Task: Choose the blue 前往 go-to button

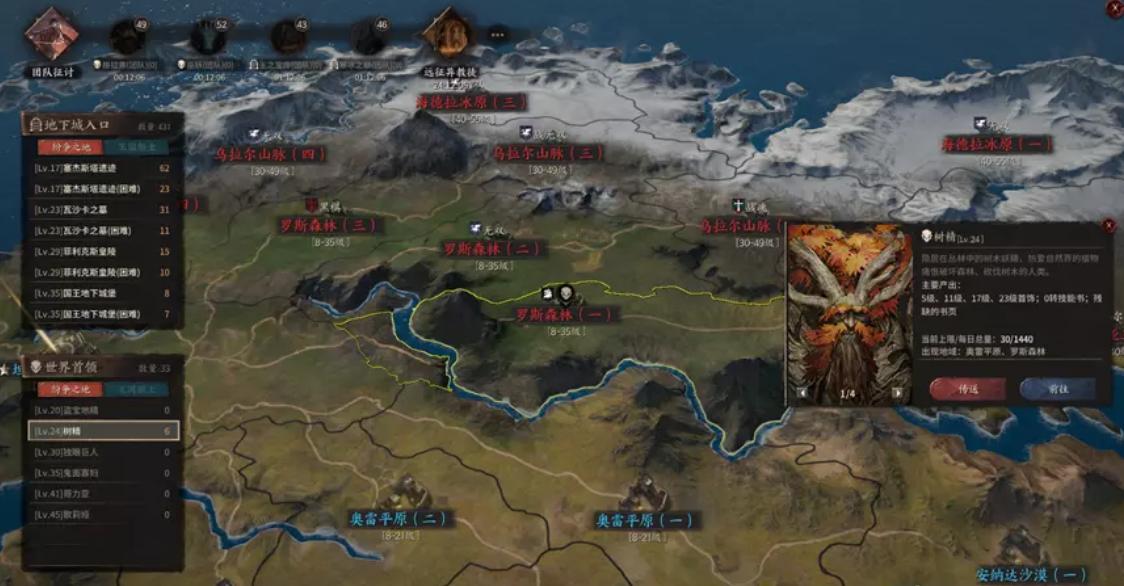Action: point(1057,388)
